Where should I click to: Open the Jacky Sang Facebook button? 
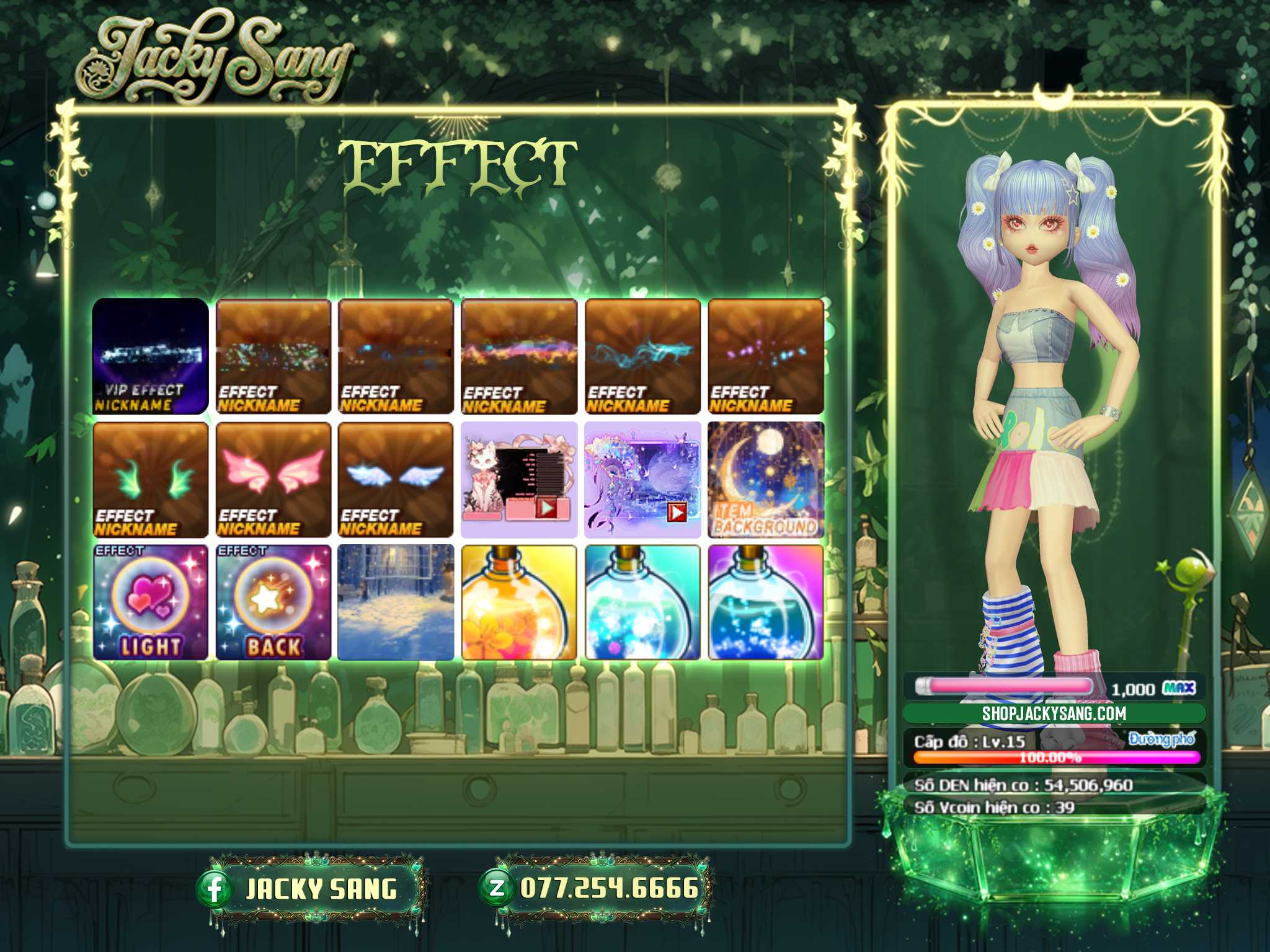tap(310, 889)
